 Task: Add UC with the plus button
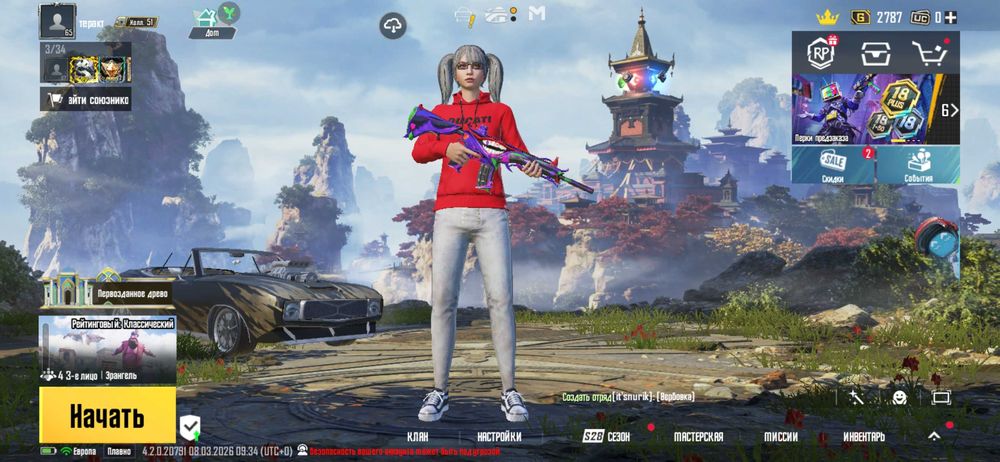coord(951,17)
